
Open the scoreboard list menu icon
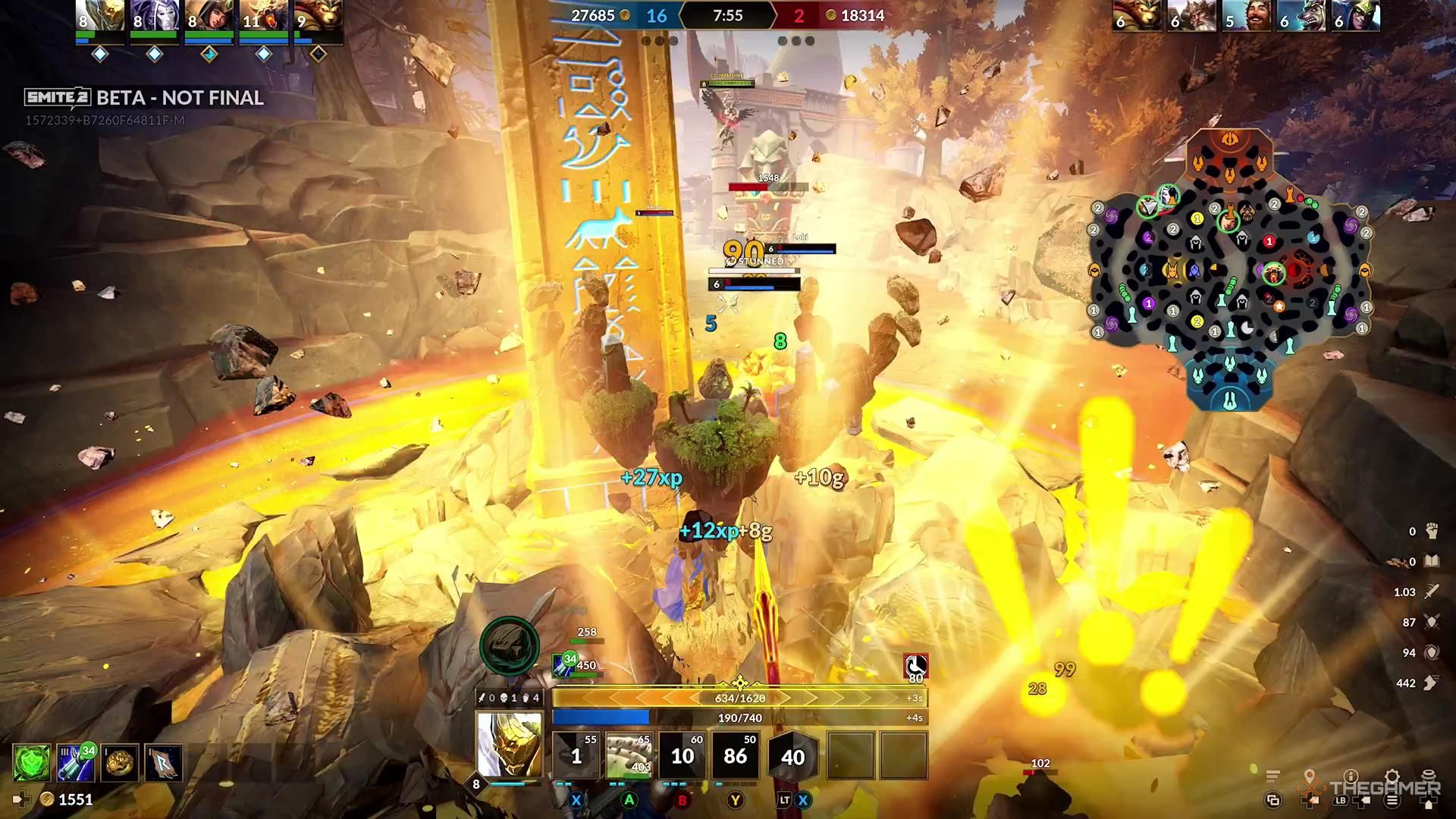[1272, 775]
